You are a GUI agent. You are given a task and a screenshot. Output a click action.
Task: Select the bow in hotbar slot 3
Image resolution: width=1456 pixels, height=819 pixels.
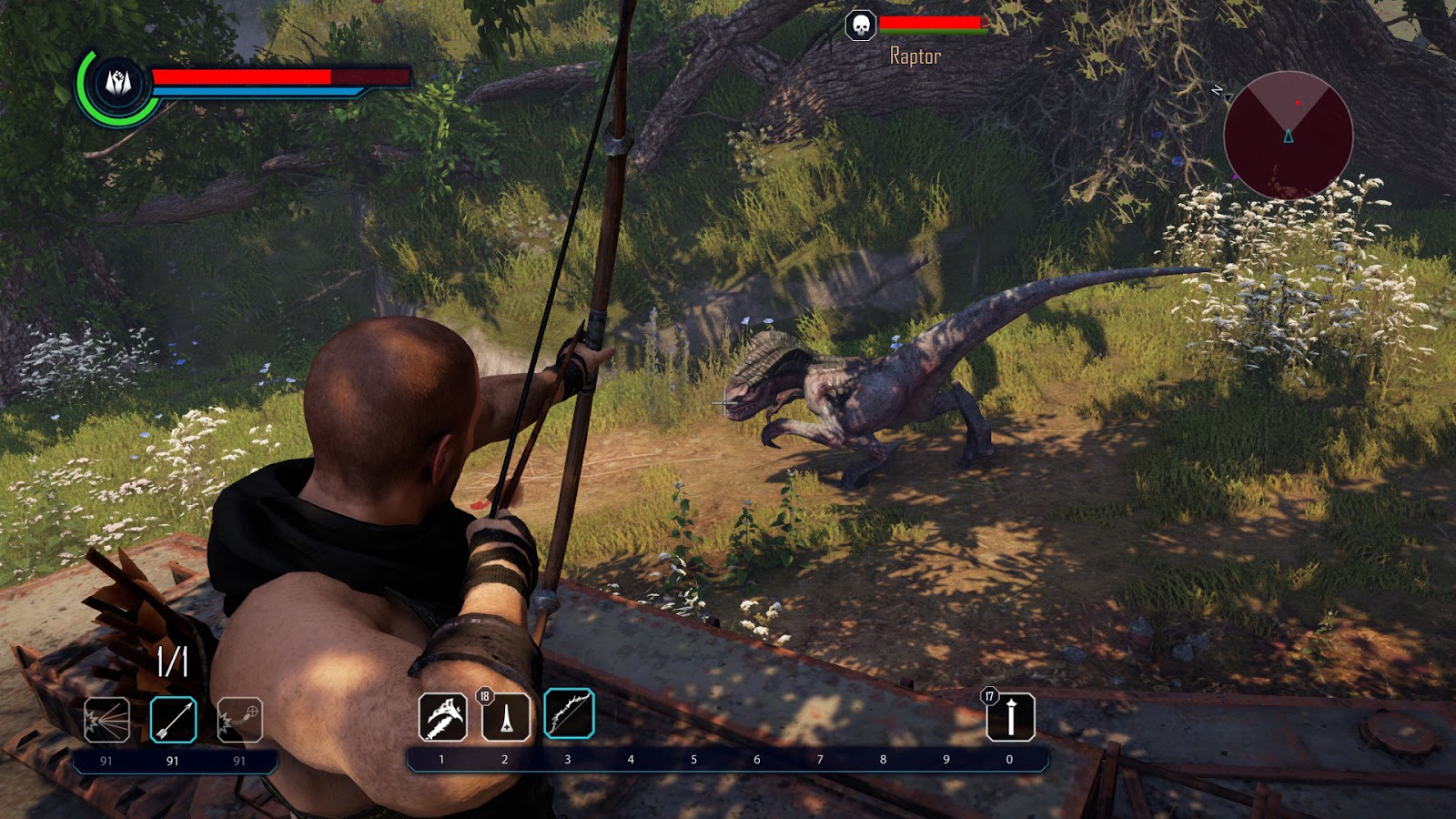[569, 713]
